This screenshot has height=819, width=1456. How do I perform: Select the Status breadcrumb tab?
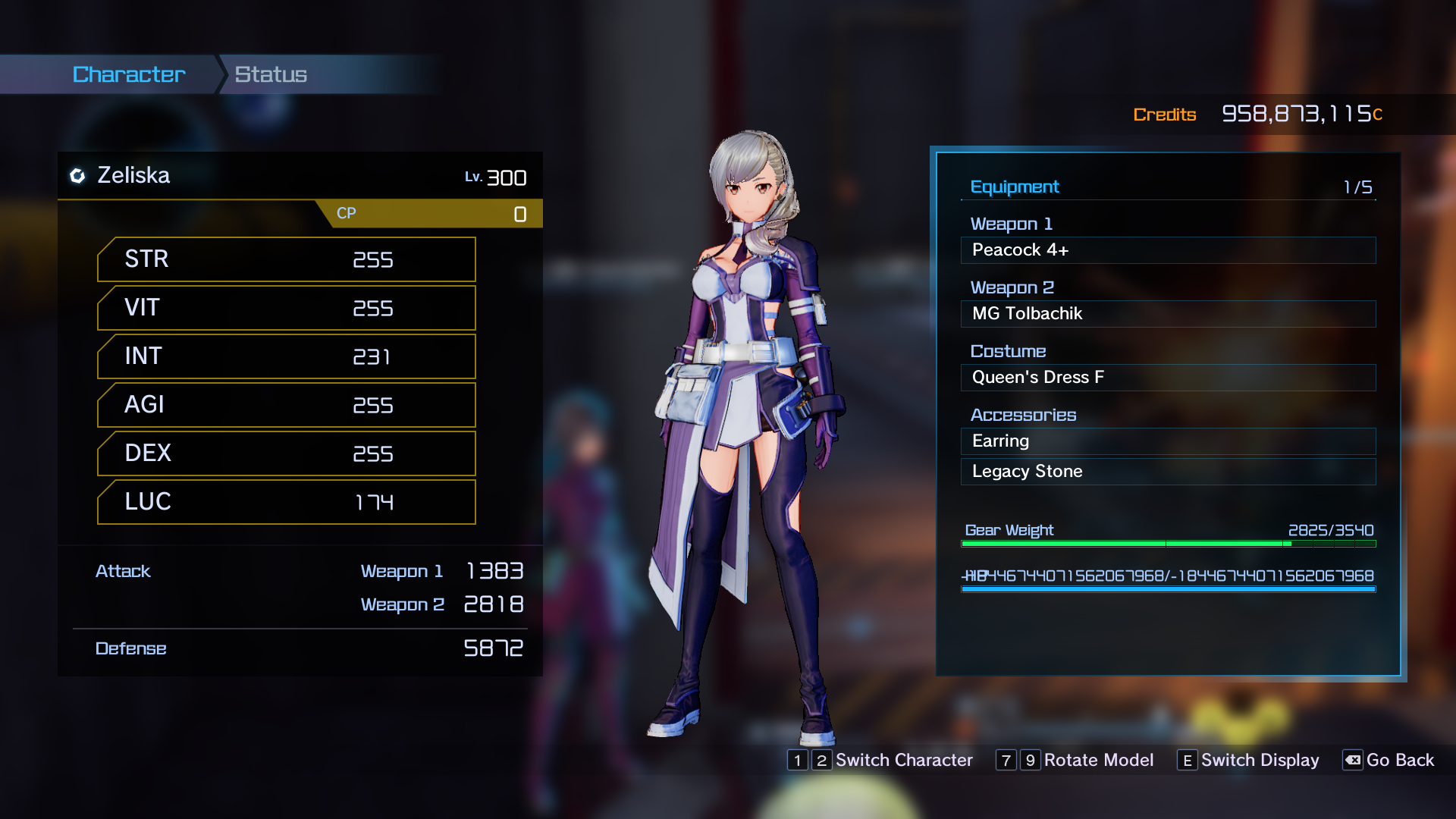pos(271,74)
